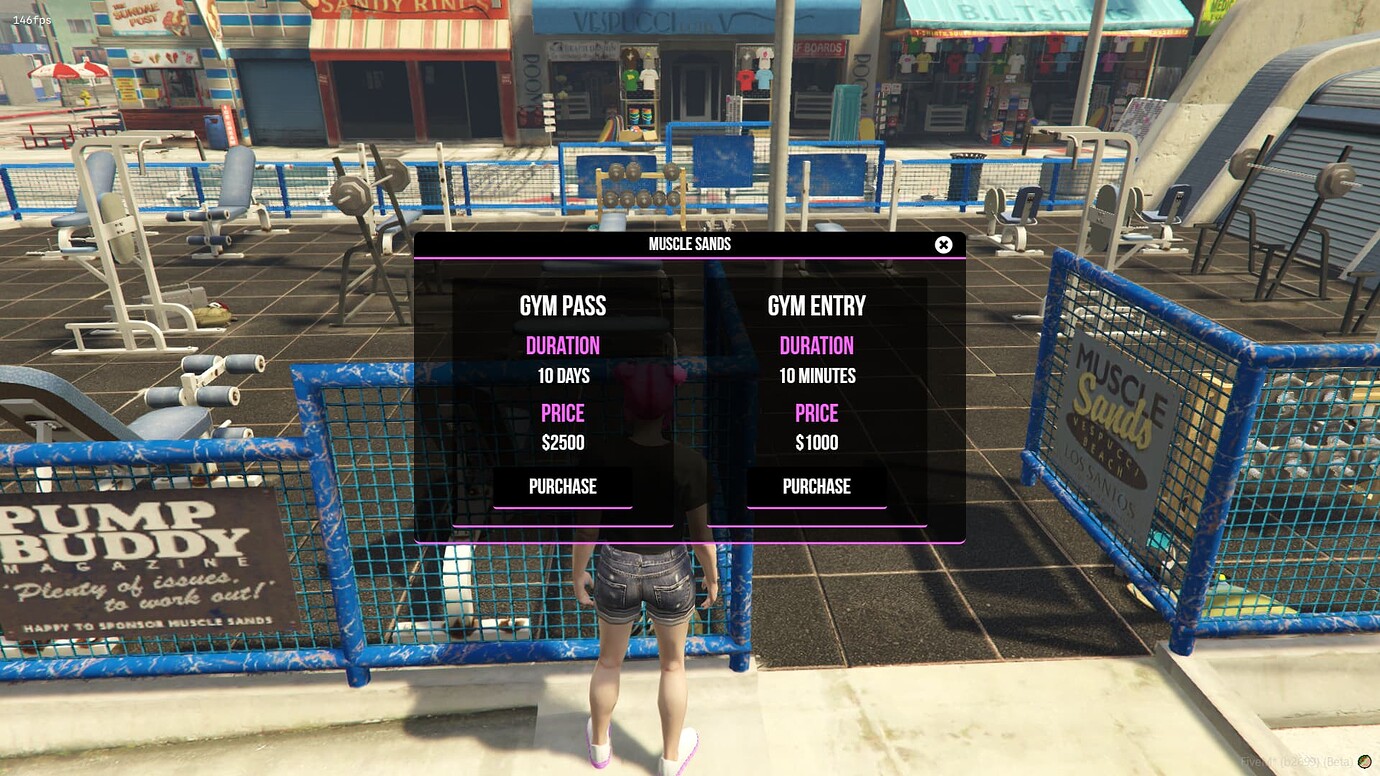Screen dimensions: 1380x776
Task: Click the MUSCLE SANDS title bar
Action: coord(690,243)
